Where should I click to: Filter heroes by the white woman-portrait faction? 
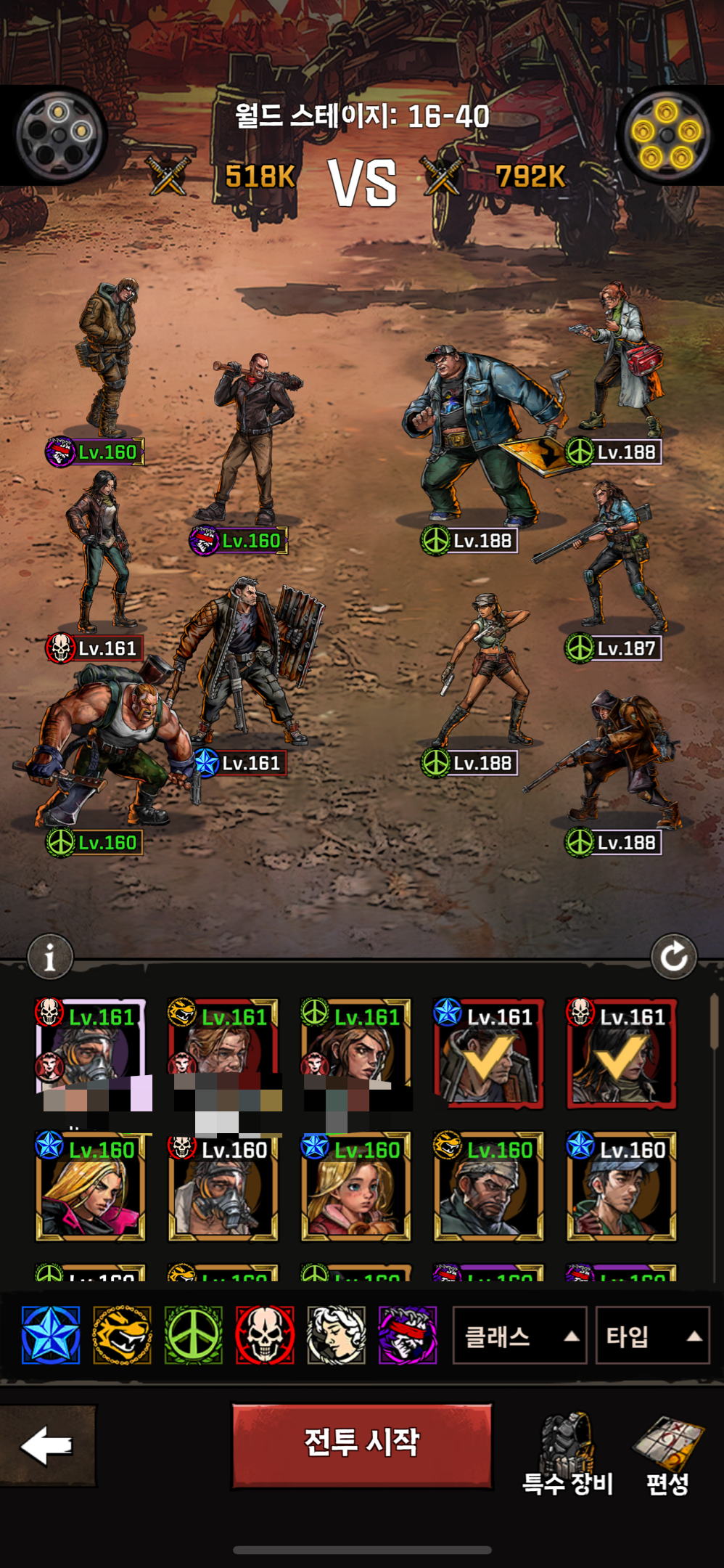(x=336, y=1335)
